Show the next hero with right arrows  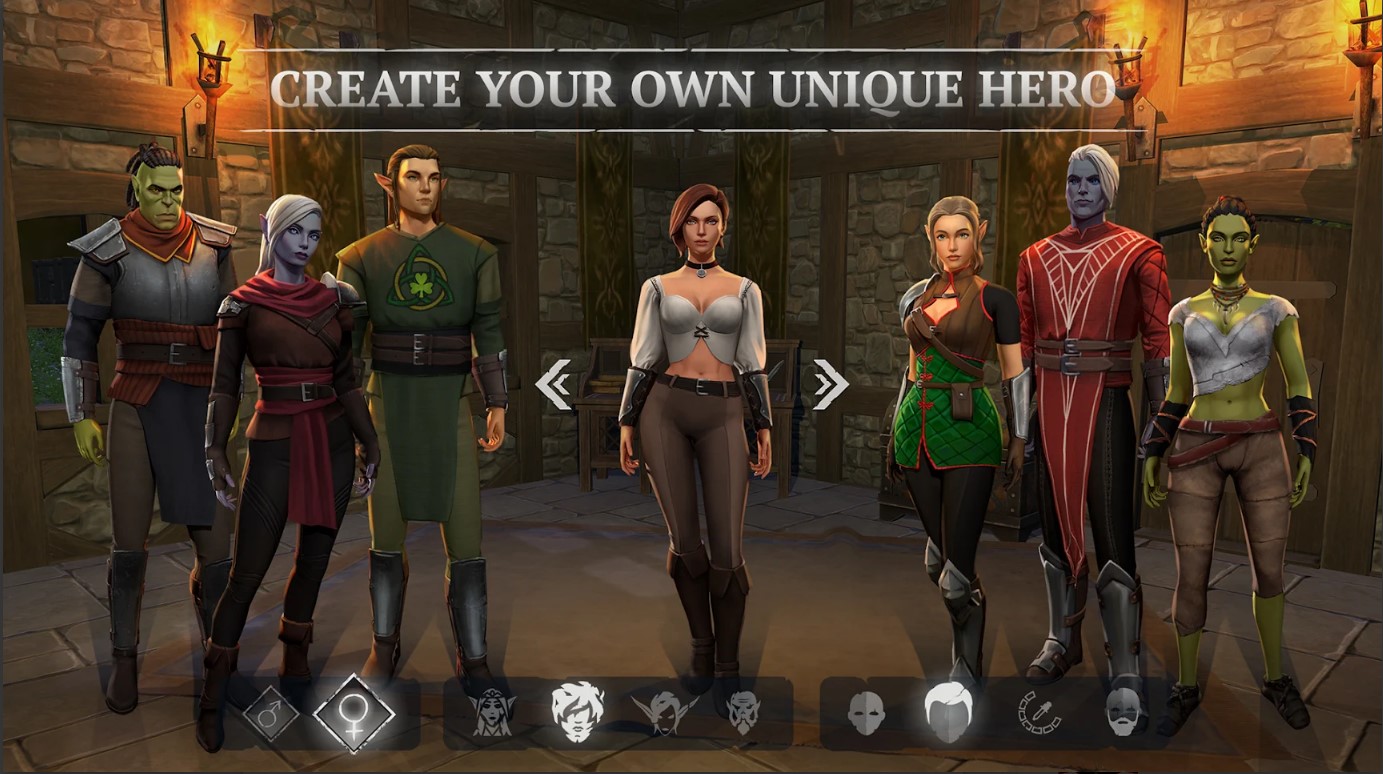pyautogui.click(x=830, y=385)
